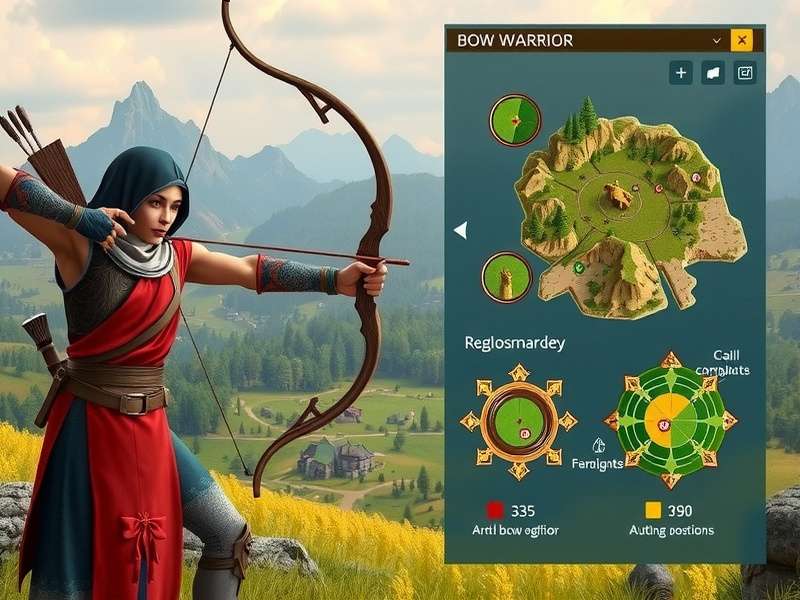Image resolution: width=800 pixels, height=600 pixels.
Task: Click the plus button in the panel toolbar
Action: 681,72
